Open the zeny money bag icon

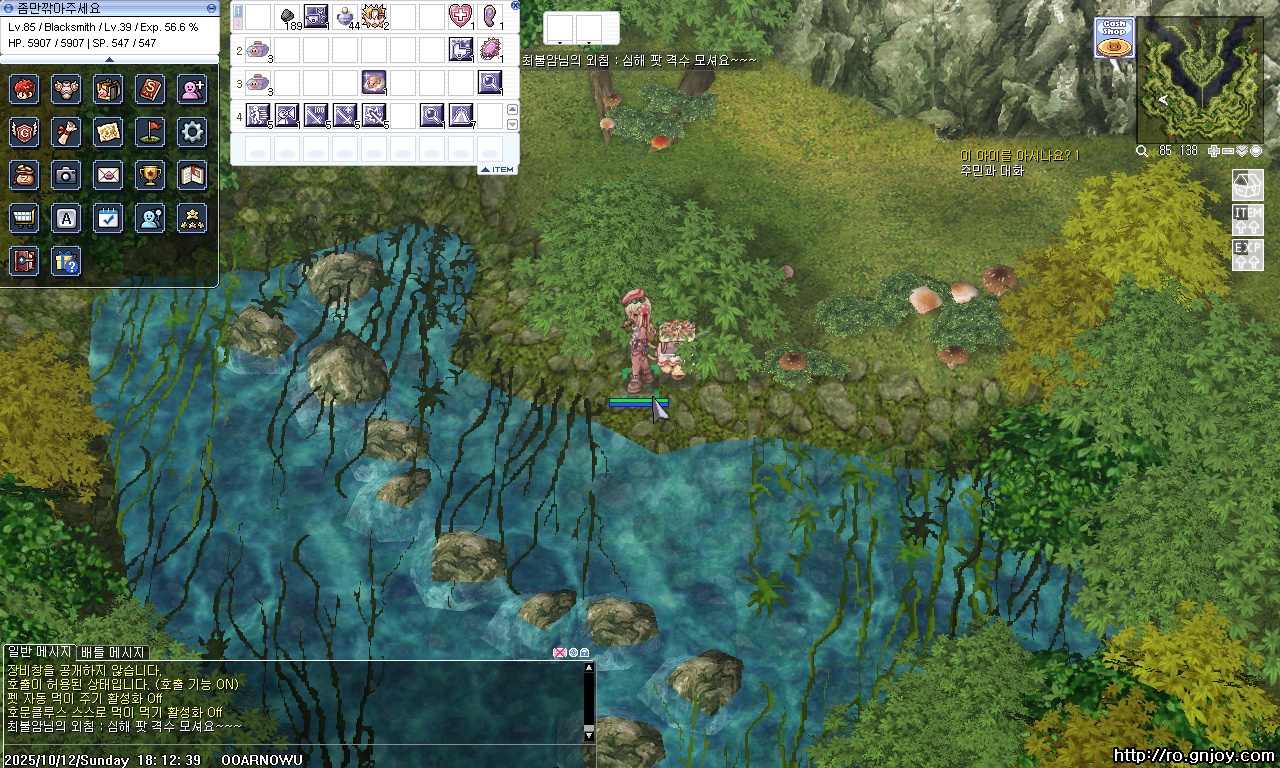(24, 175)
